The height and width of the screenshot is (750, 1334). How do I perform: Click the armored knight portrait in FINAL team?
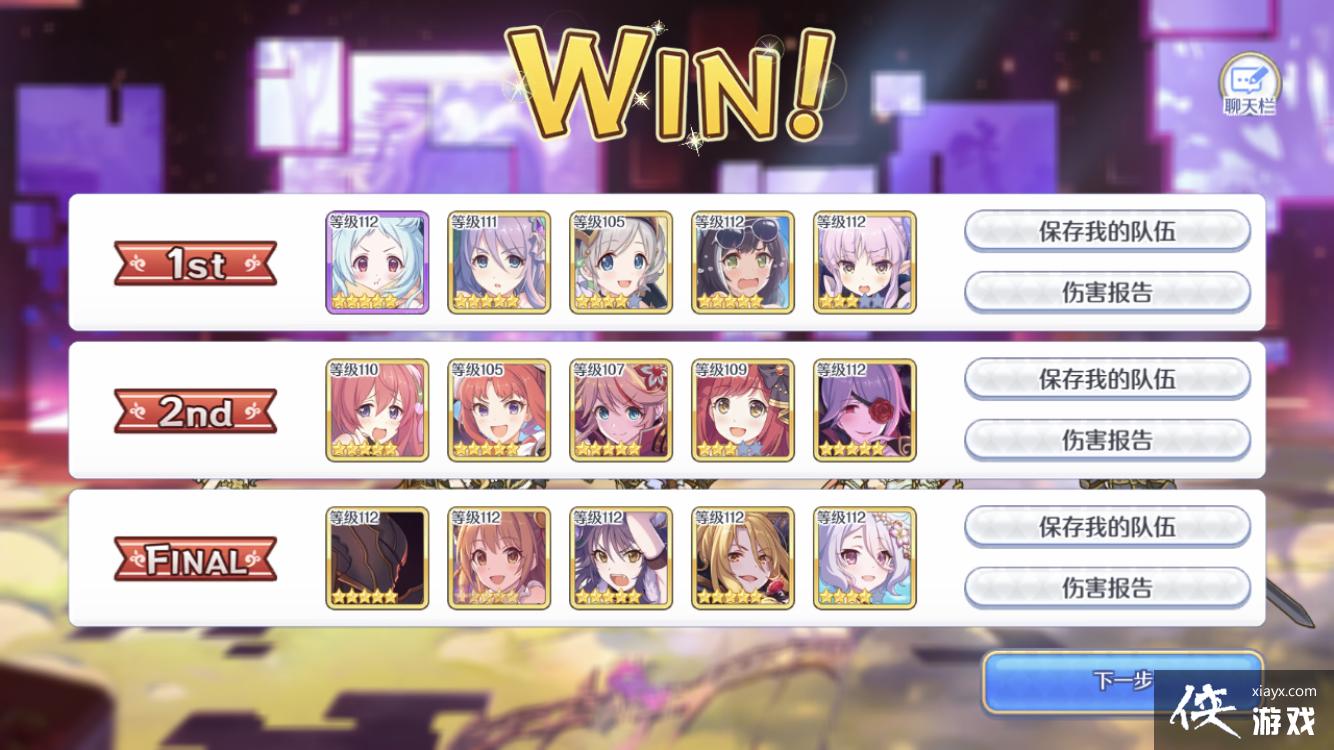point(377,558)
